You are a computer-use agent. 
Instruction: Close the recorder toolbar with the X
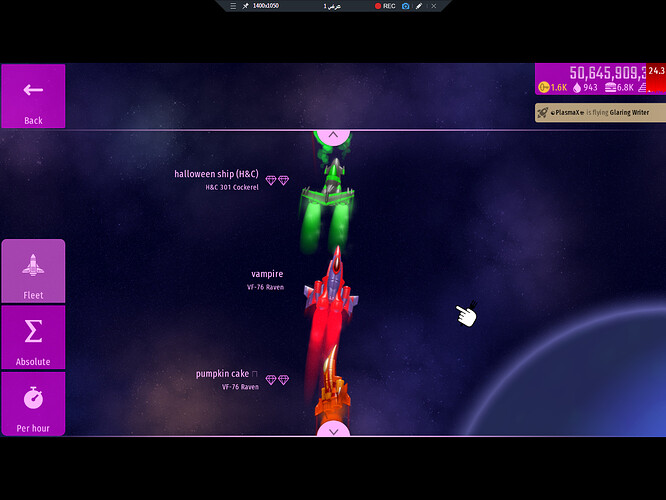[x=433, y=6]
